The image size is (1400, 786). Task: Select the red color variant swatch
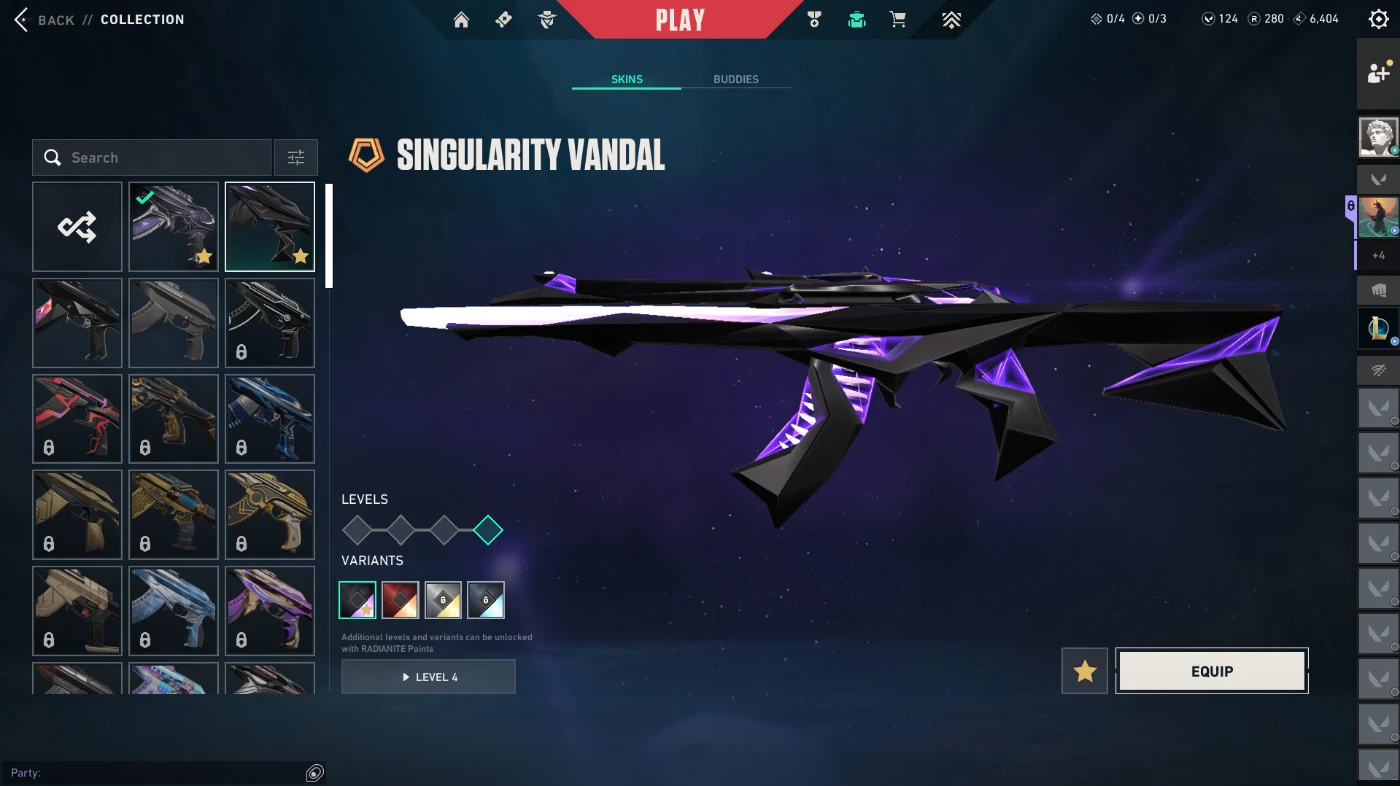pyautogui.click(x=401, y=600)
